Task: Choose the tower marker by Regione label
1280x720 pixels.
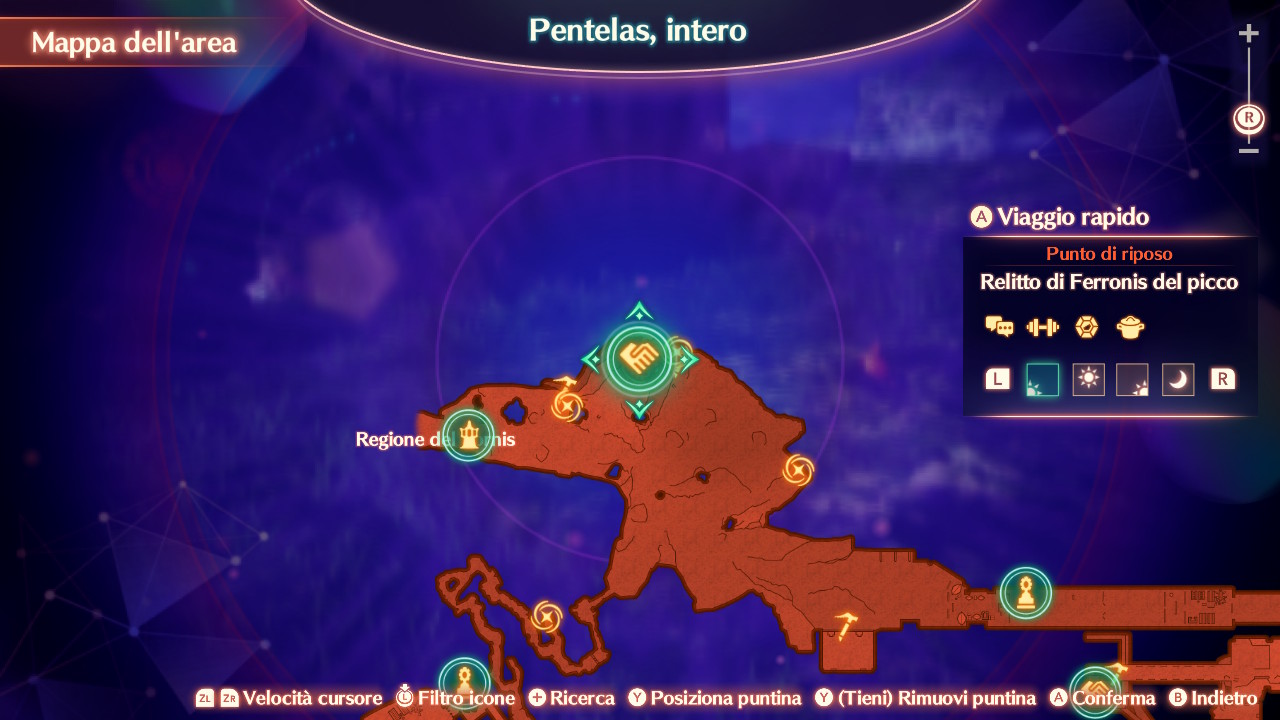Action: coord(469,436)
